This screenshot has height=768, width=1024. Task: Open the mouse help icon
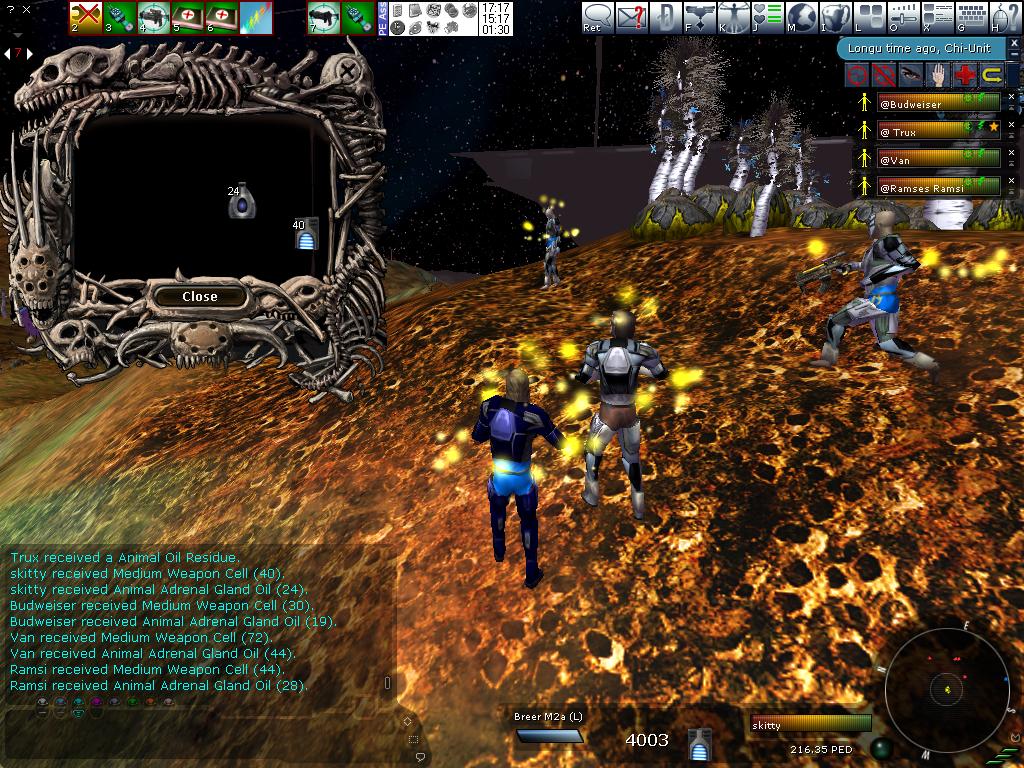(x=1005, y=17)
